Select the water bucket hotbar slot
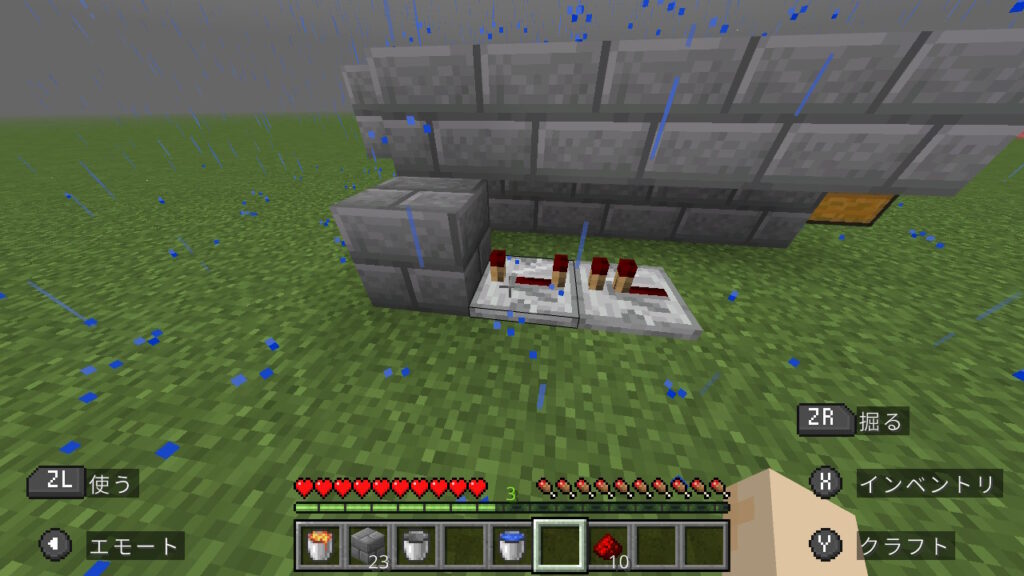 point(511,545)
